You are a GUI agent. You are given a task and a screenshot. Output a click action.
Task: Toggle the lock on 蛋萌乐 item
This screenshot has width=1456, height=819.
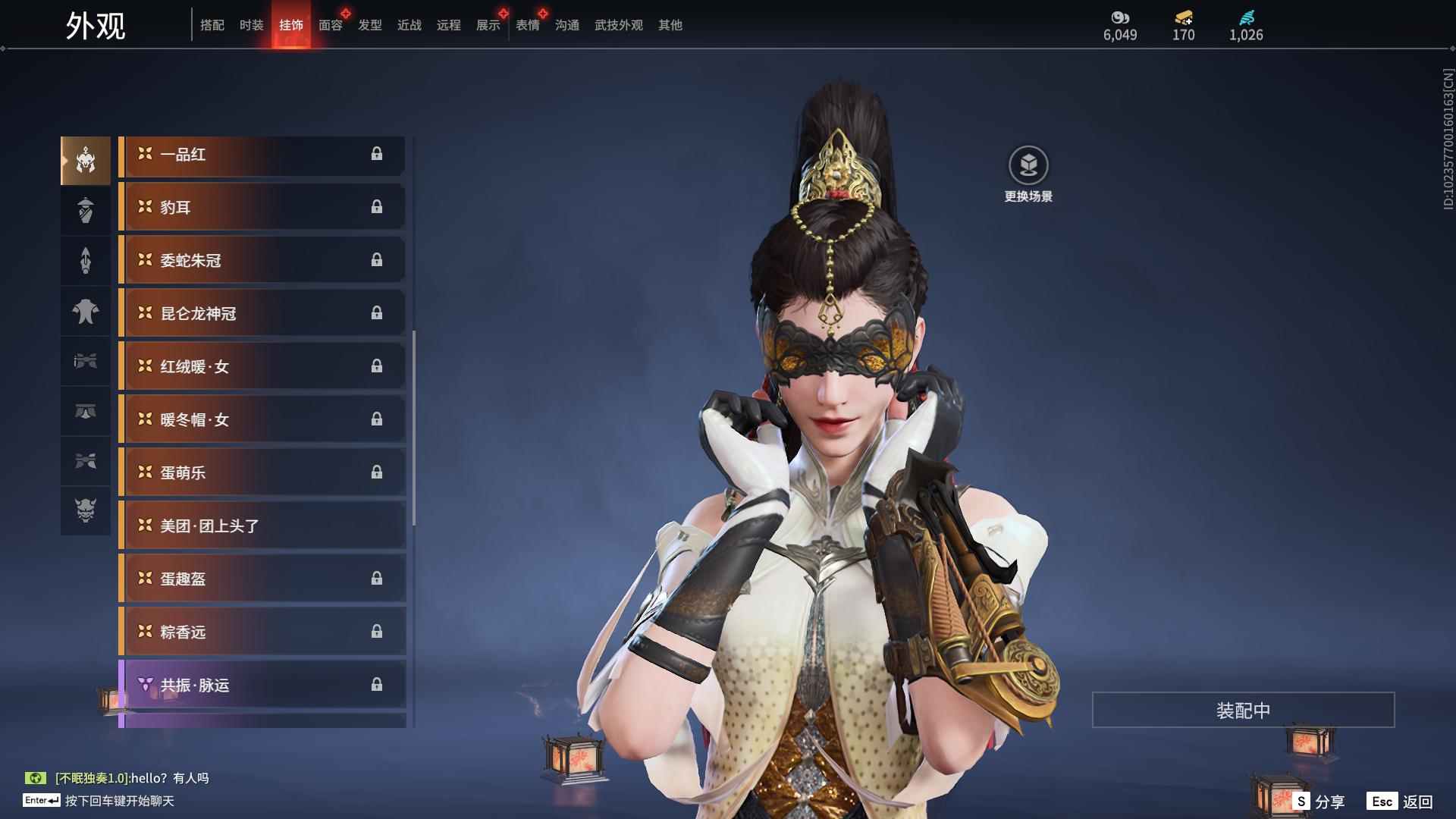378,472
